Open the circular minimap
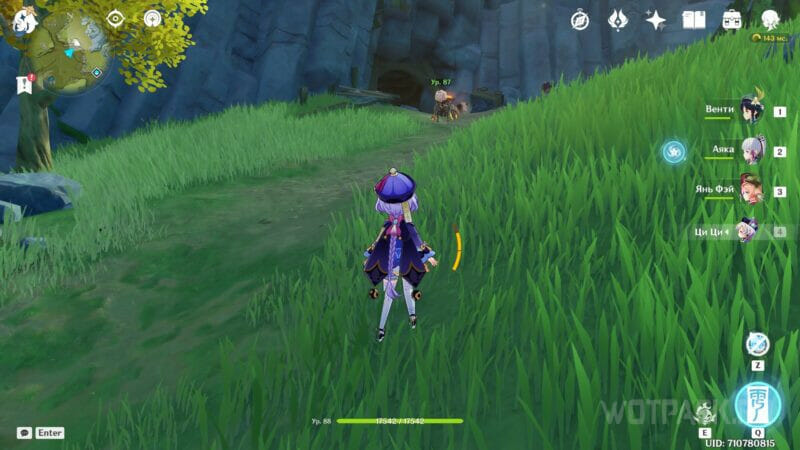The image size is (800, 450). [68, 52]
